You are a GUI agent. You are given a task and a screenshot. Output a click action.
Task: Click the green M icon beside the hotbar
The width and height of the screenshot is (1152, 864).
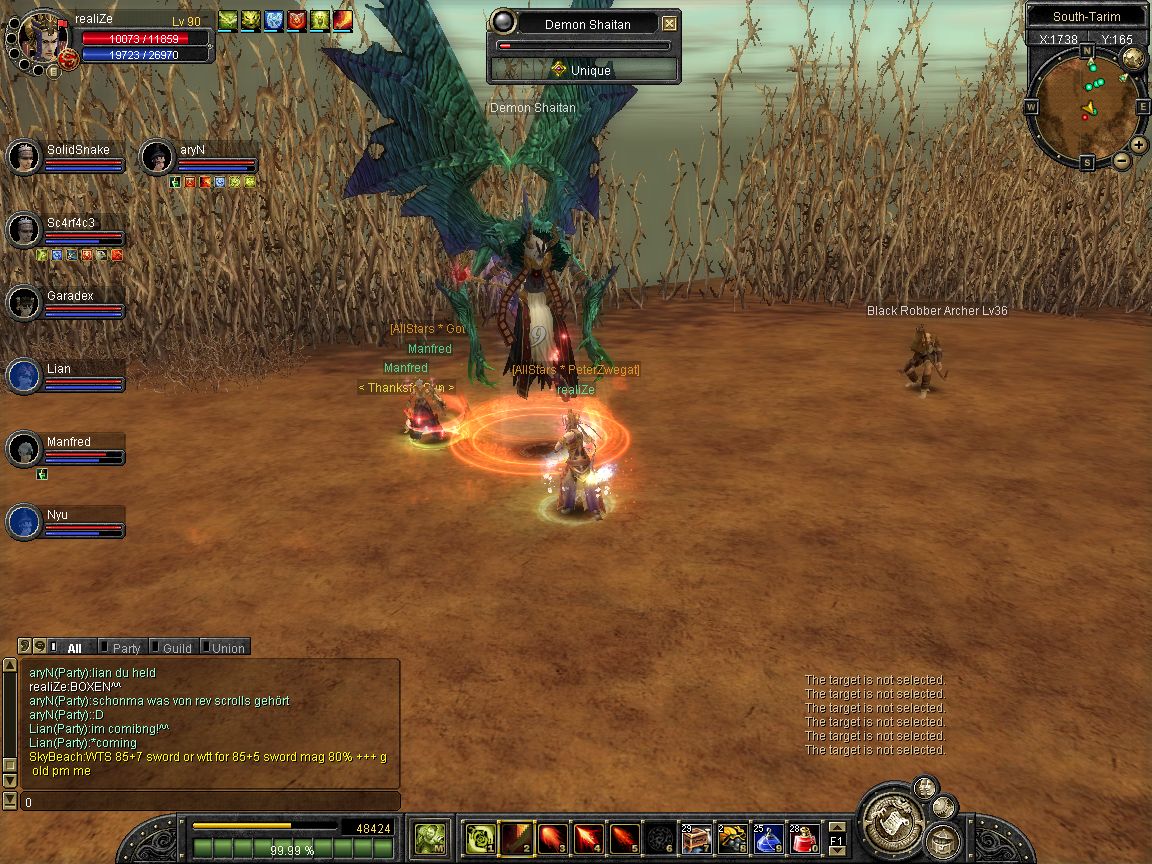[x=431, y=837]
